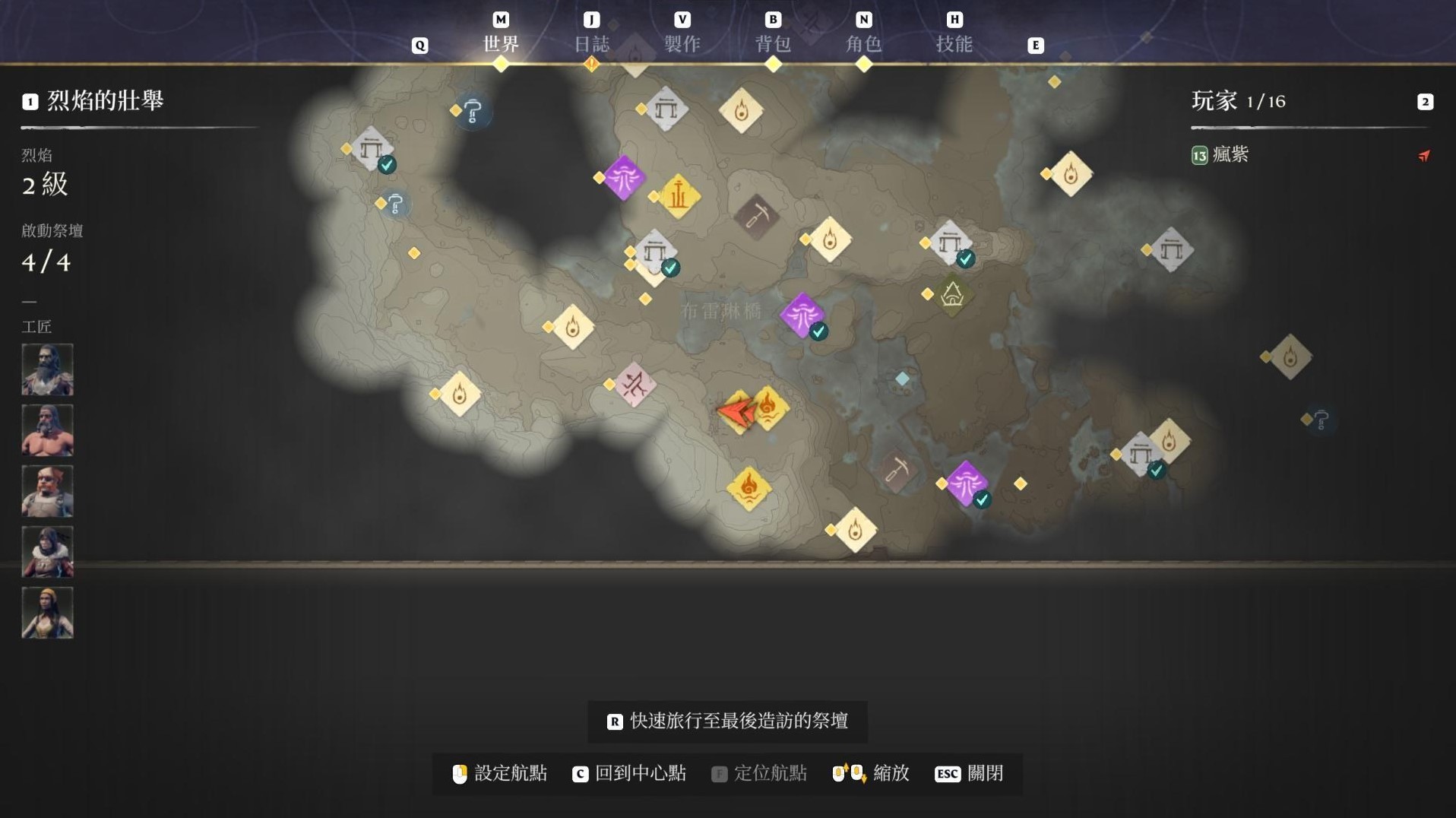Select the question mark unexplored point of interest
Image resolution: width=1456 pixels, height=818 pixels.
(471, 111)
